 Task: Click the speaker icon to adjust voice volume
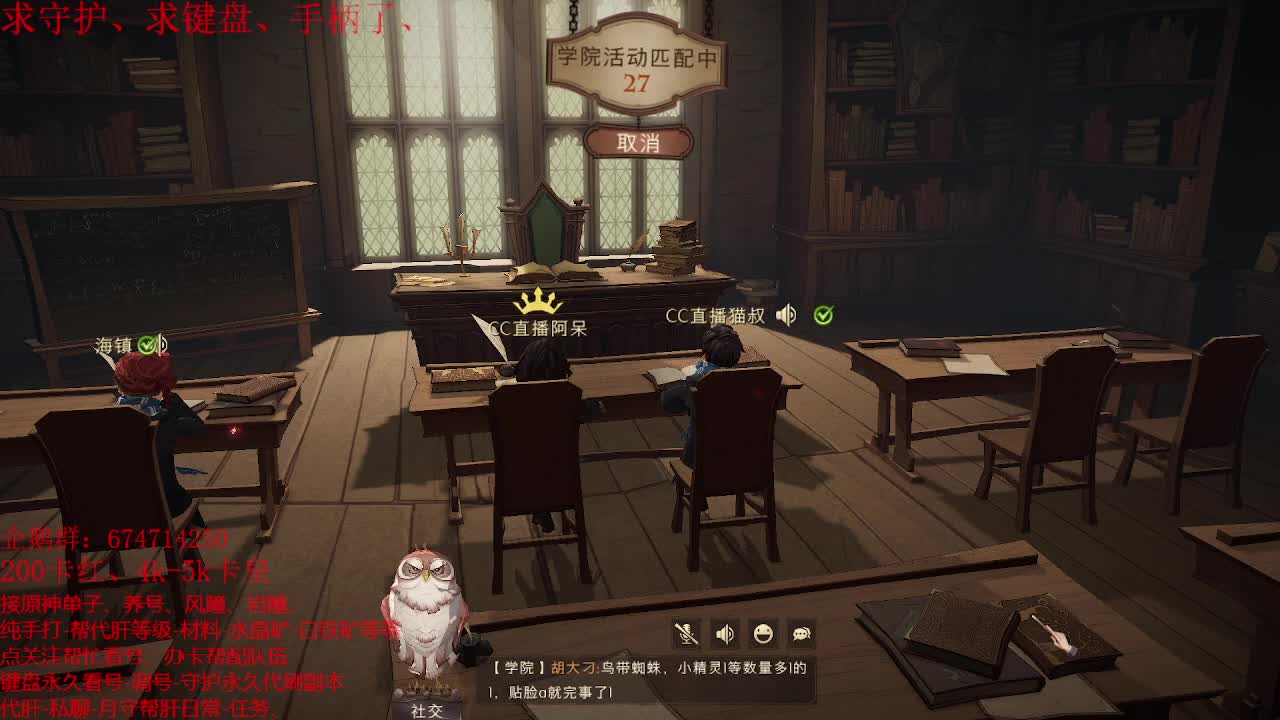tap(723, 633)
